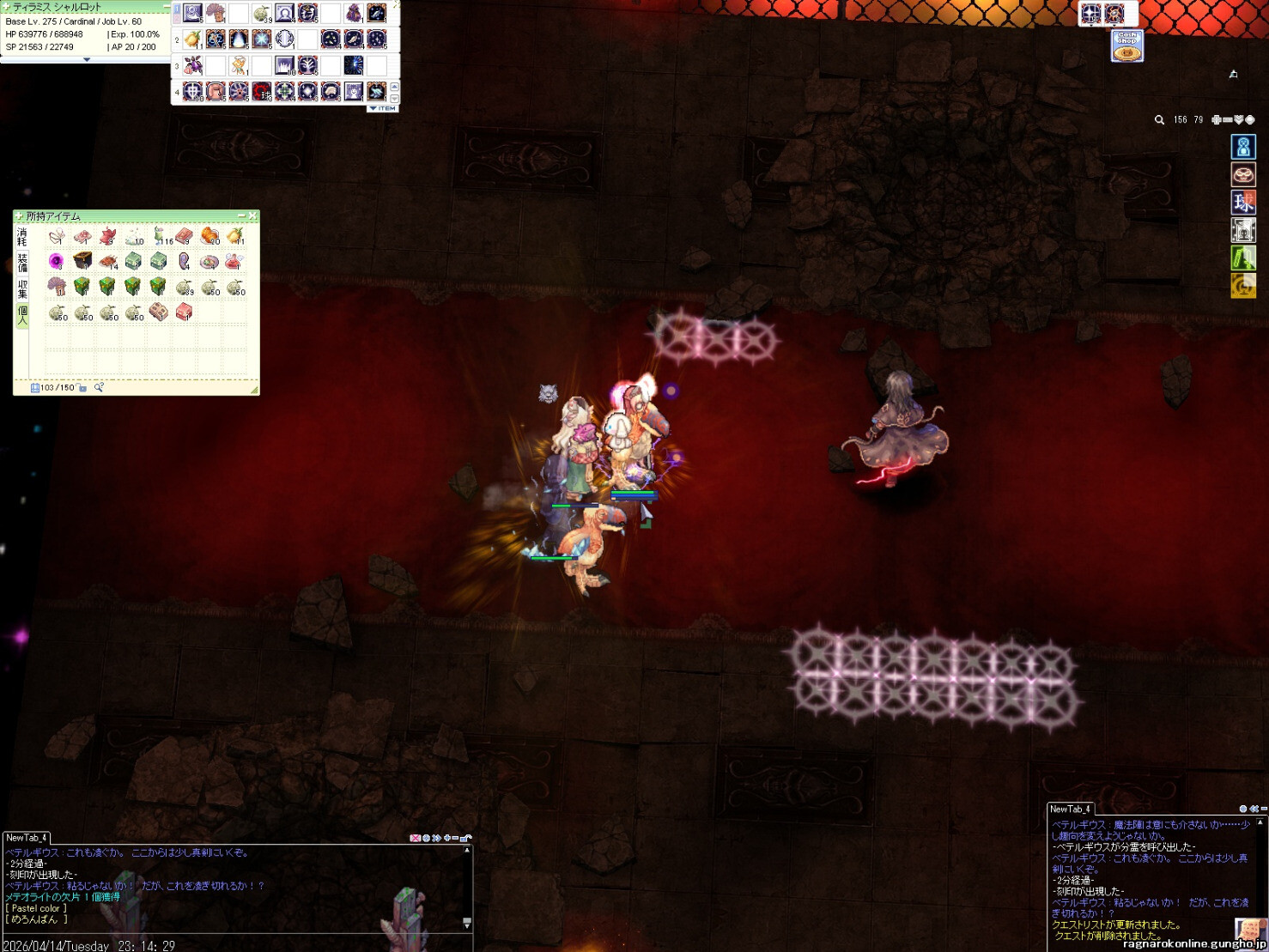Minimize the 所持アイテム inventory window
This screenshot has width=1269, height=952.
(241, 215)
